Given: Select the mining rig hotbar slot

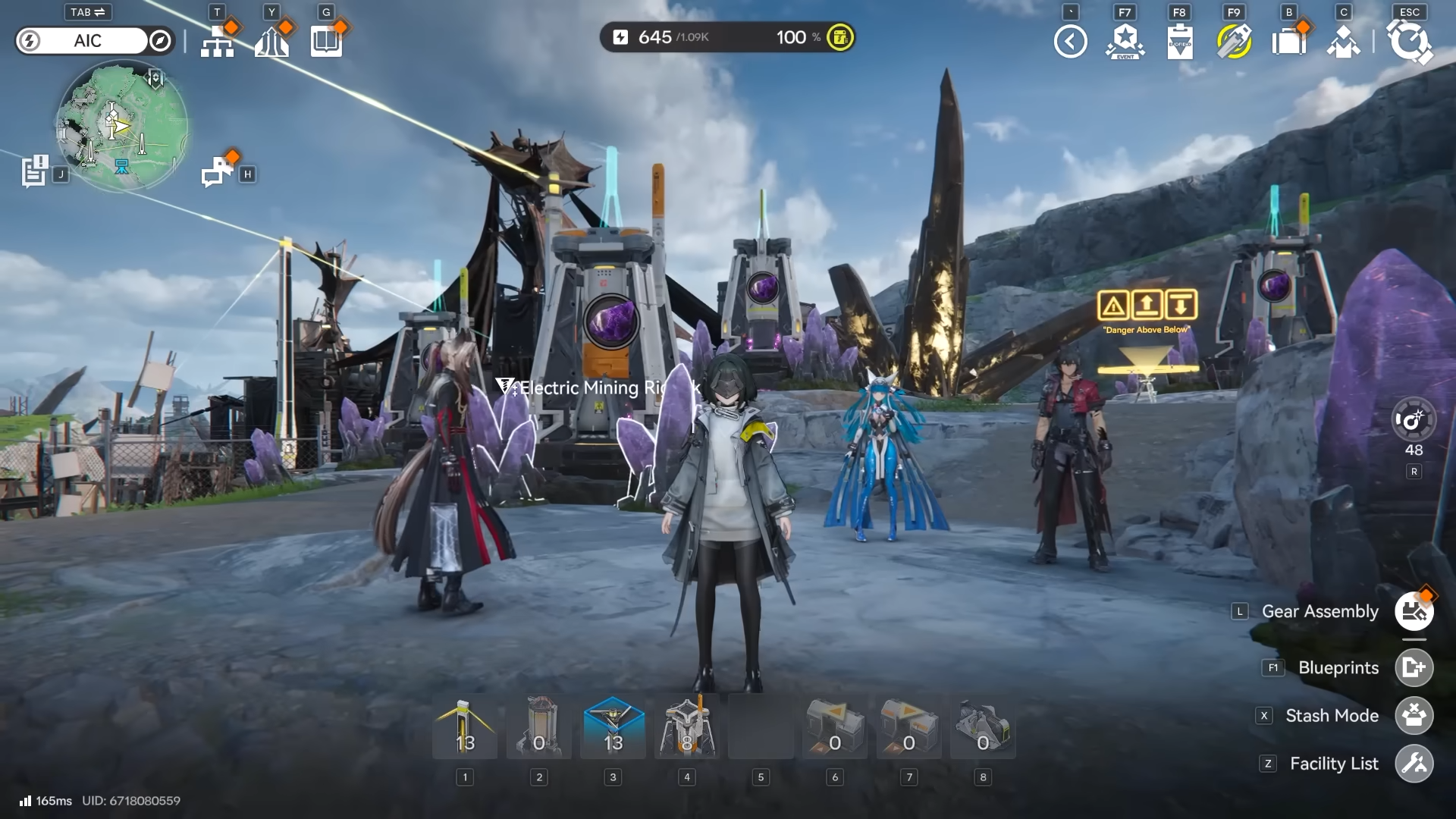Looking at the screenshot, I should pos(687,728).
